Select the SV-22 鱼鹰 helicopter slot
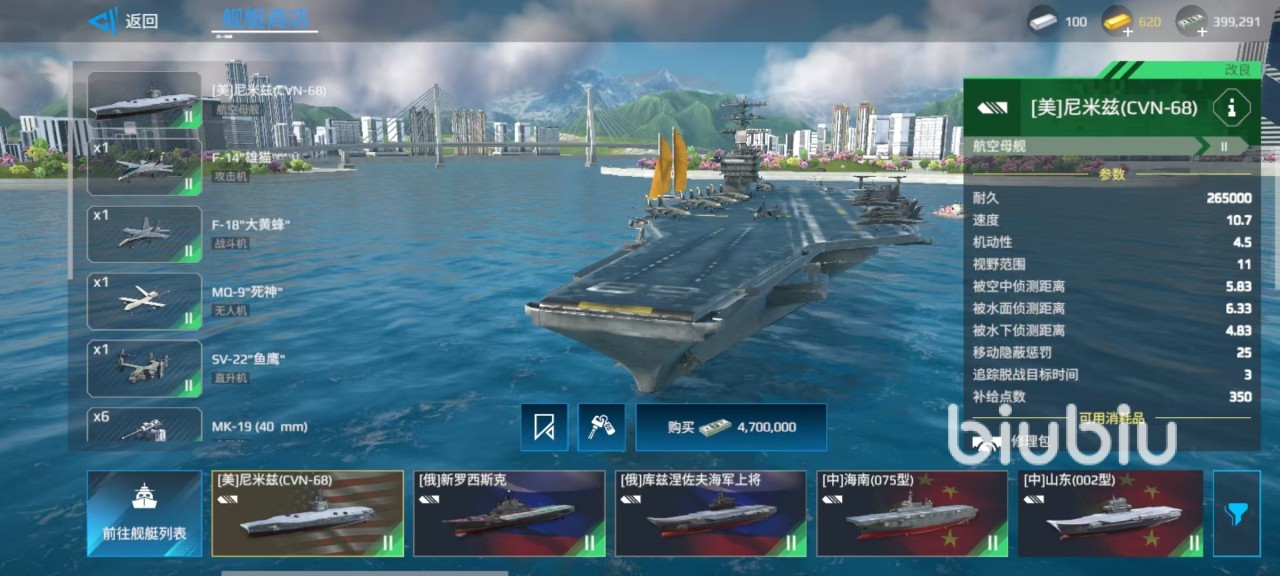The height and width of the screenshot is (576, 1280). tap(144, 368)
